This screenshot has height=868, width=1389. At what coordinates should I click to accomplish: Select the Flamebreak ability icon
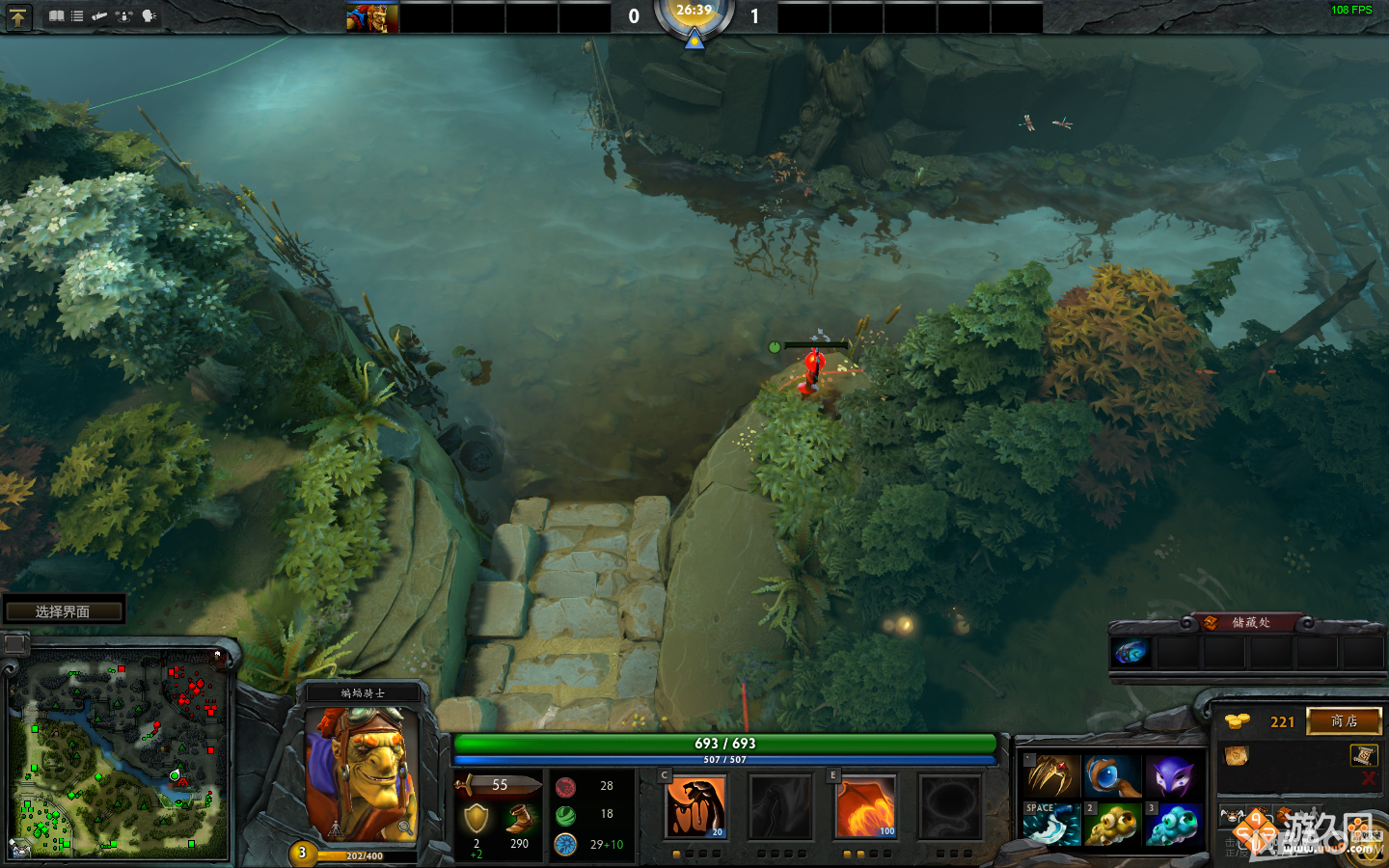[x=781, y=807]
